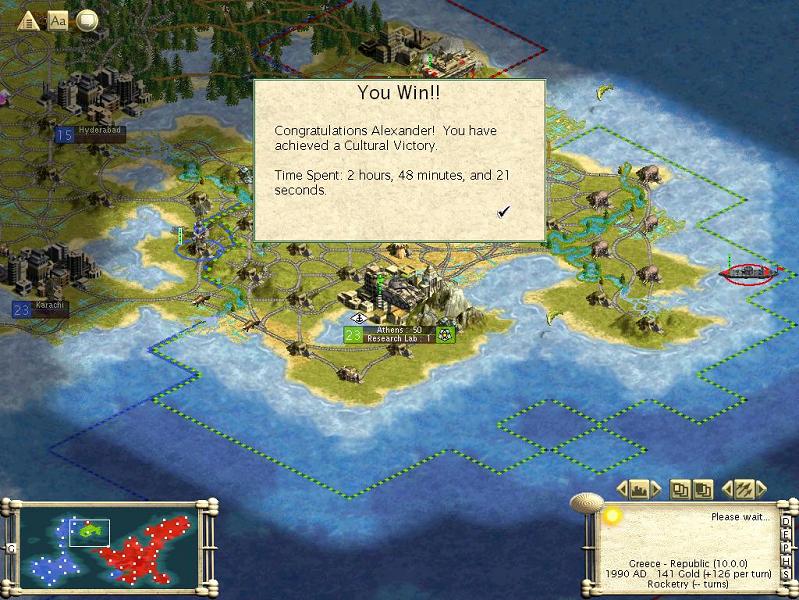Image resolution: width=799 pixels, height=600 pixels.
Task: Open the Civilopedia "Aa" button
Action: tap(58, 20)
